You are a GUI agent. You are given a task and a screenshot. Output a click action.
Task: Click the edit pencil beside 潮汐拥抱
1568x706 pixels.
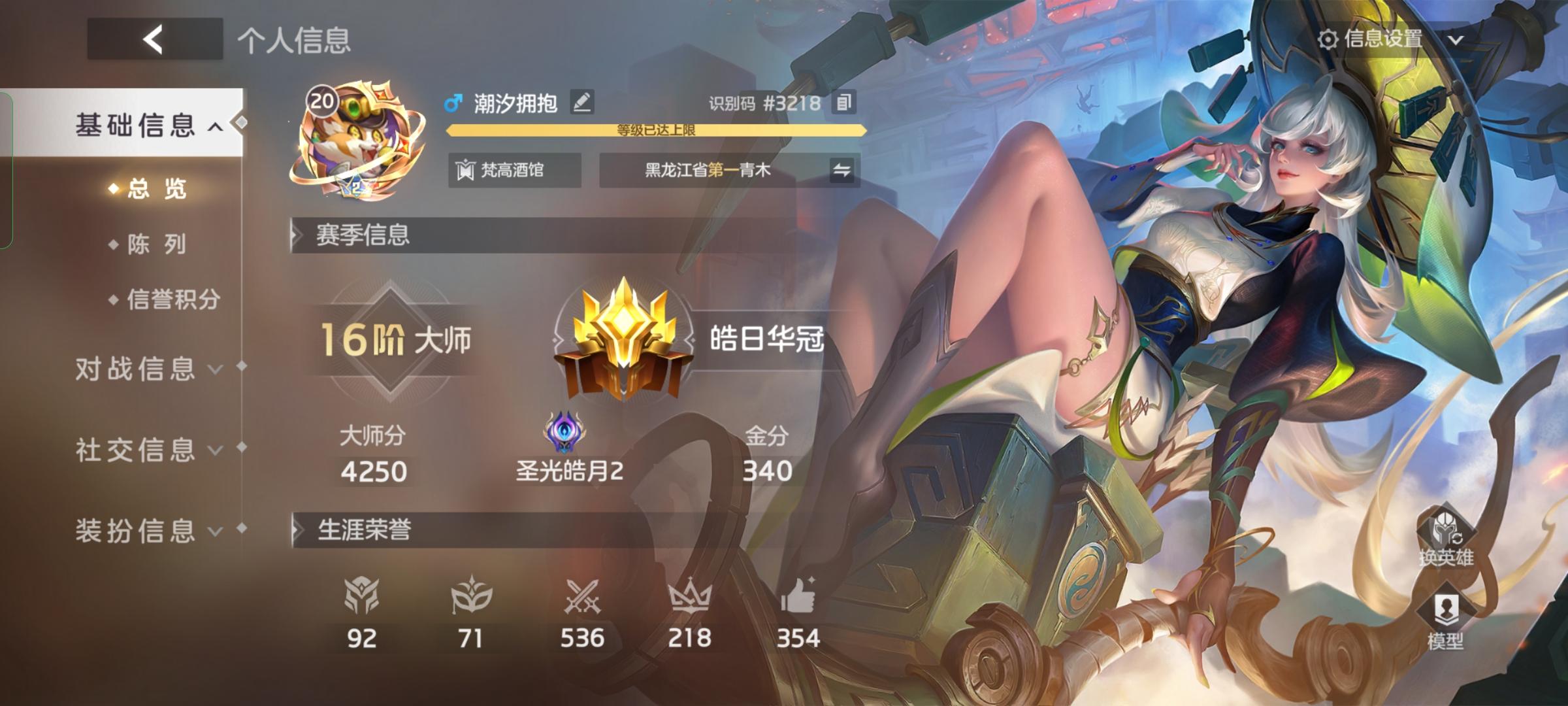[x=580, y=103]
